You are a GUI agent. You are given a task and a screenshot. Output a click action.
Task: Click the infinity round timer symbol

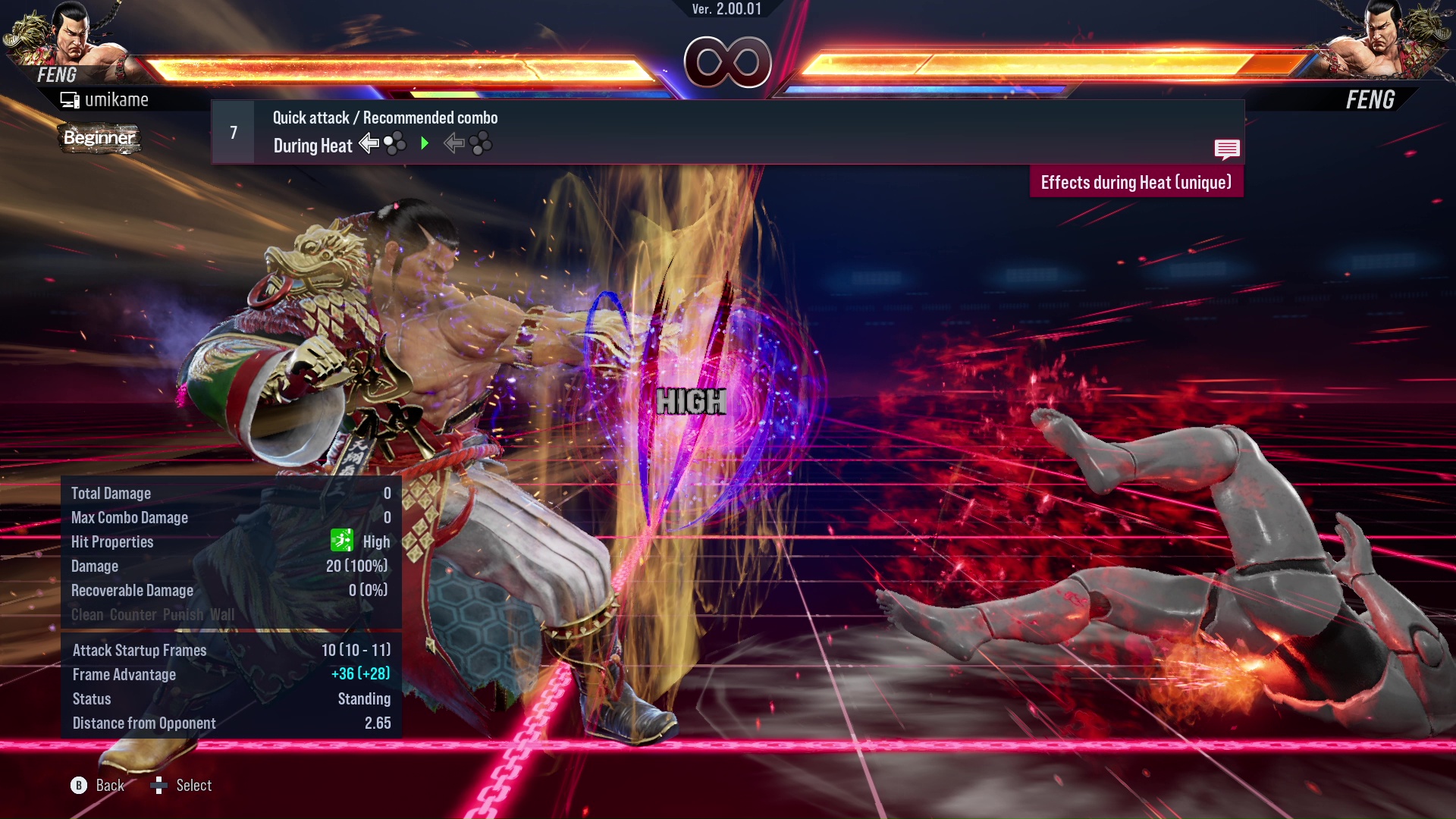click(x=727, y=62)
